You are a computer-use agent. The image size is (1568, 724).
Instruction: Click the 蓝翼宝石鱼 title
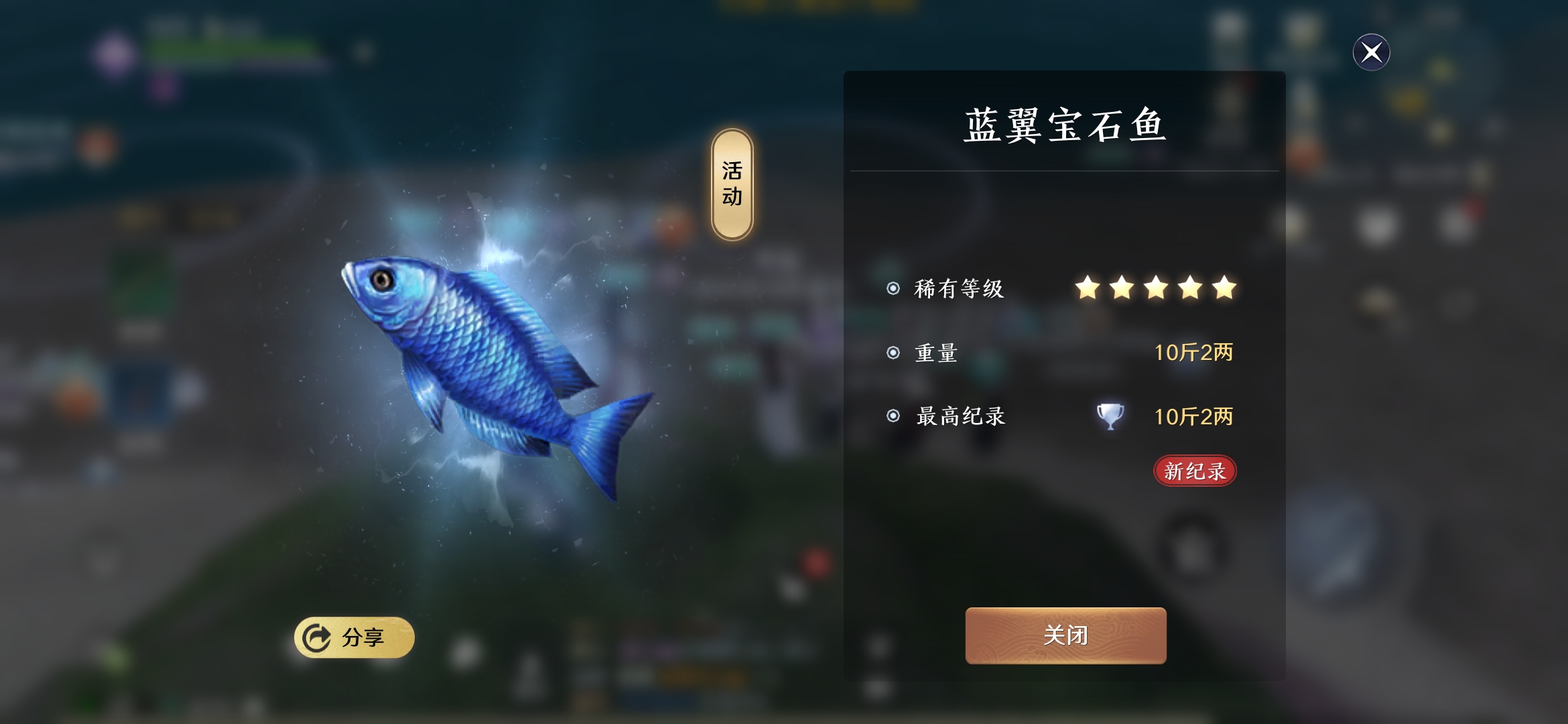pyautogui.click(x=1065, y=124)
